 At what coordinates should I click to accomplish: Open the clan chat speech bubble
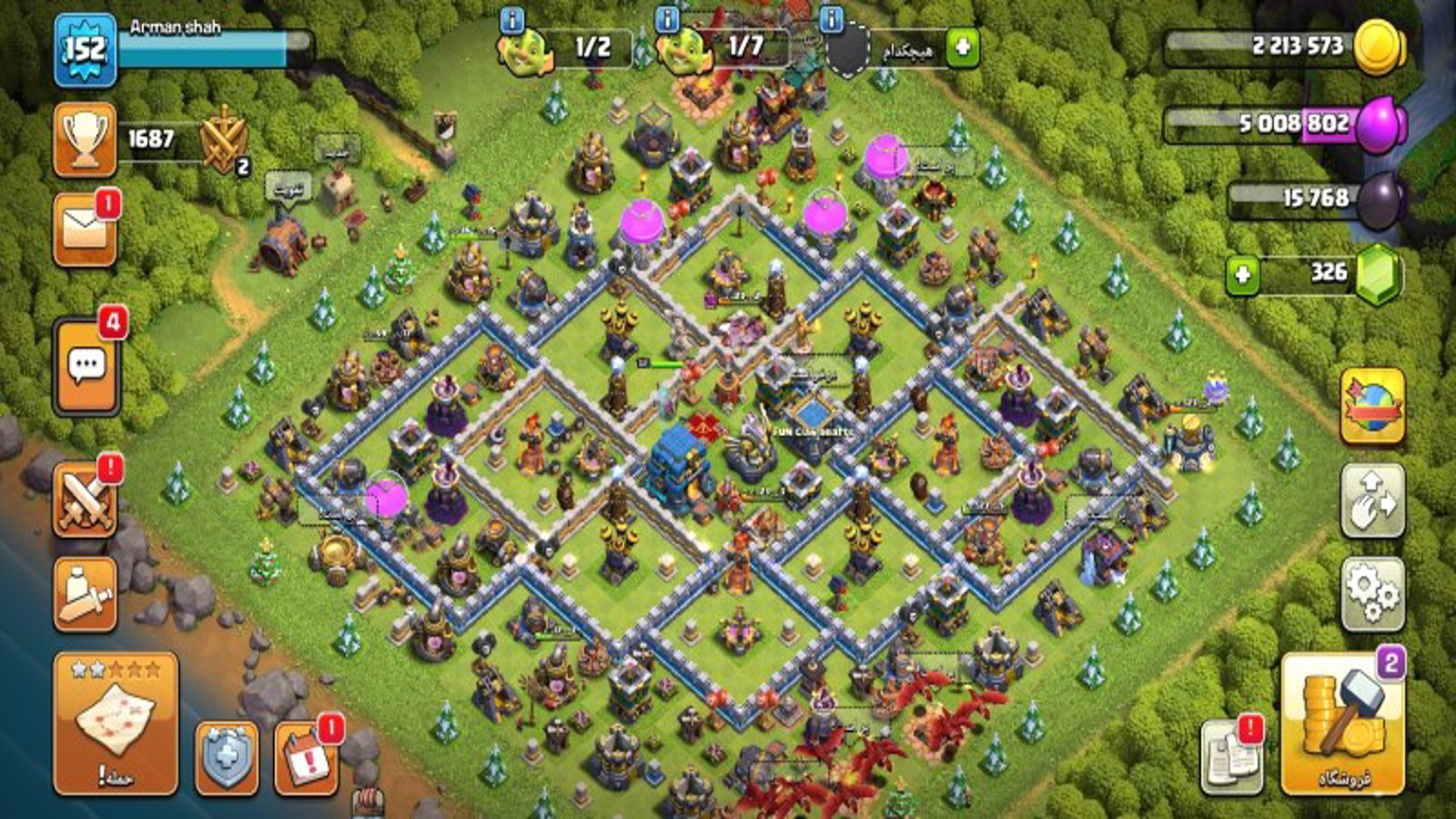coord(86,366)
